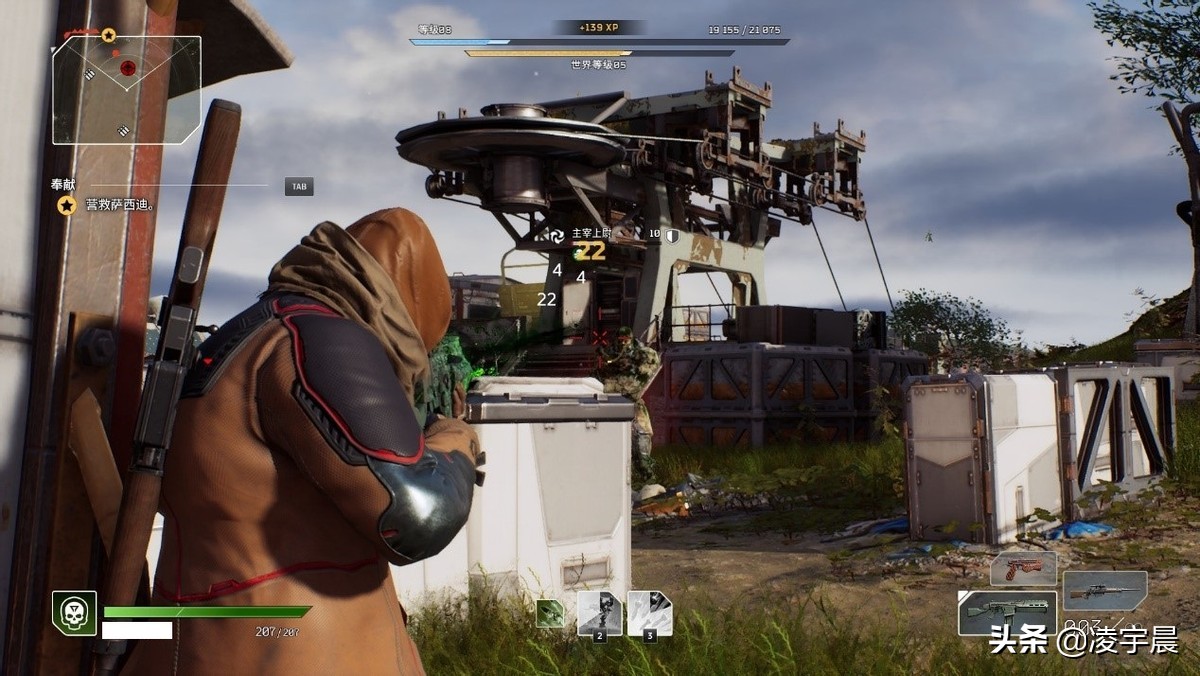Select the skull class icon beside the health bar
Screen dimensions: 1200x676
pos(74,613)
